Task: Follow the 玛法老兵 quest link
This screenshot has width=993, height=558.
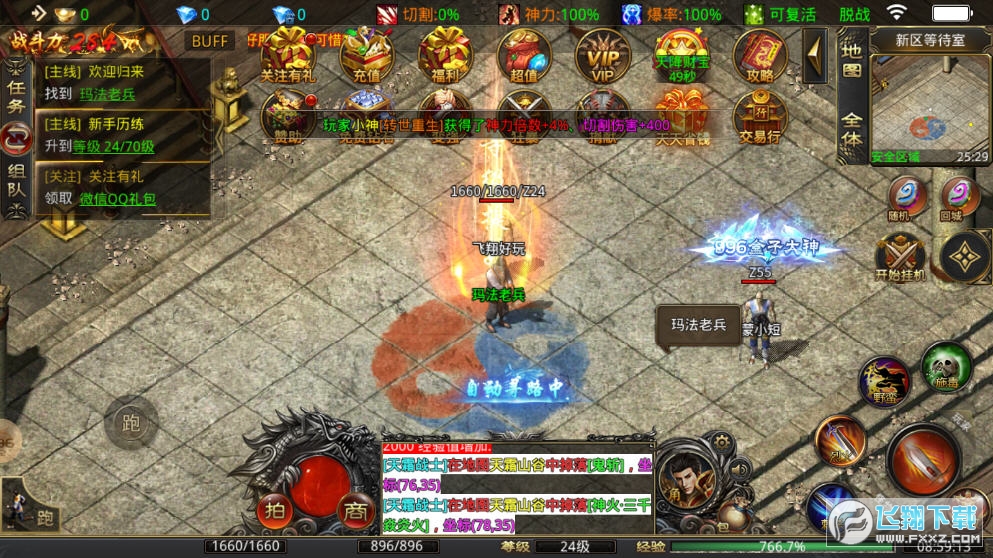Action: coord(107,94)
